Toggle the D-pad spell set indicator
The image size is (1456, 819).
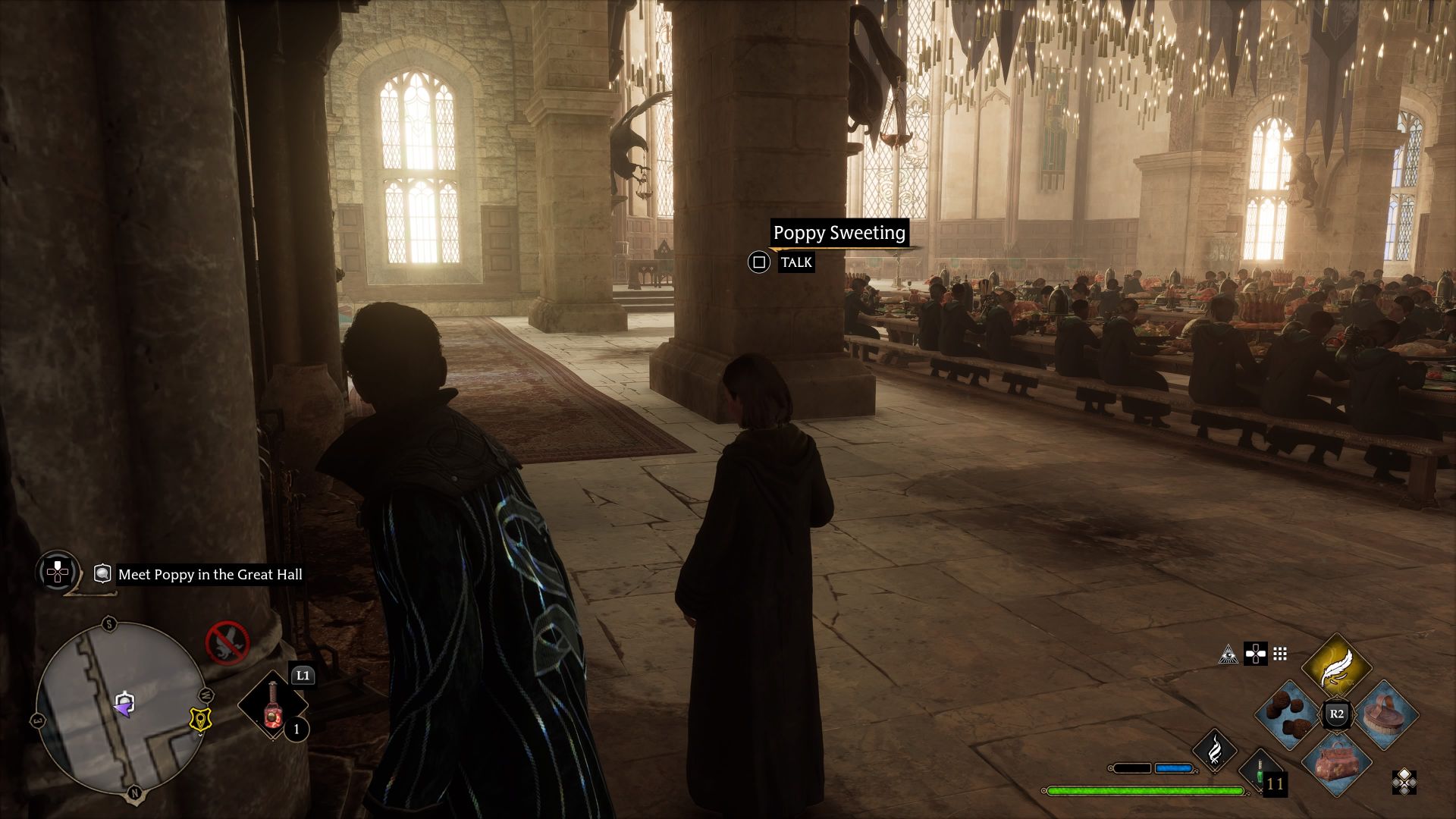1256,654
